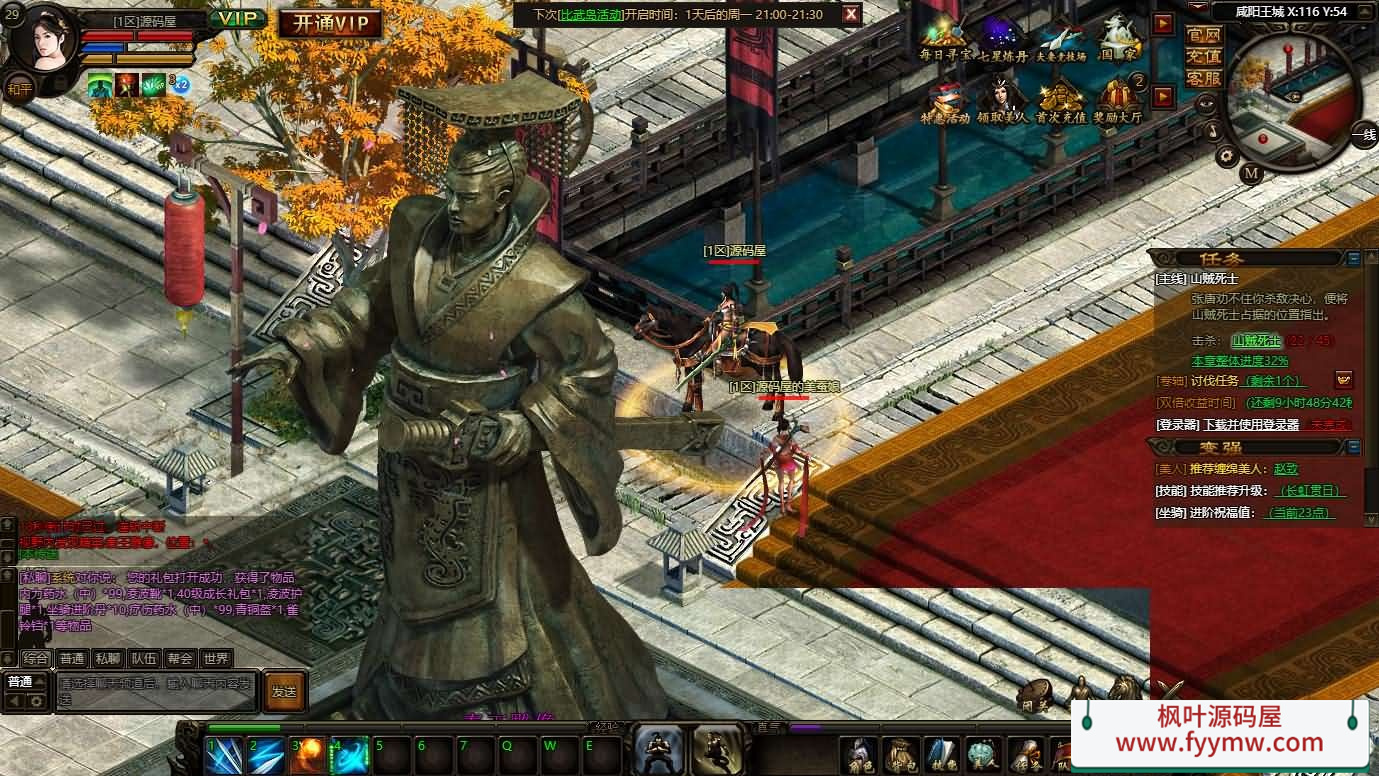Open the 每日寻宝 daily treasure icon
Image resolution: width=1379 pixels, height=776 pixels.
(x=945, y=40)
